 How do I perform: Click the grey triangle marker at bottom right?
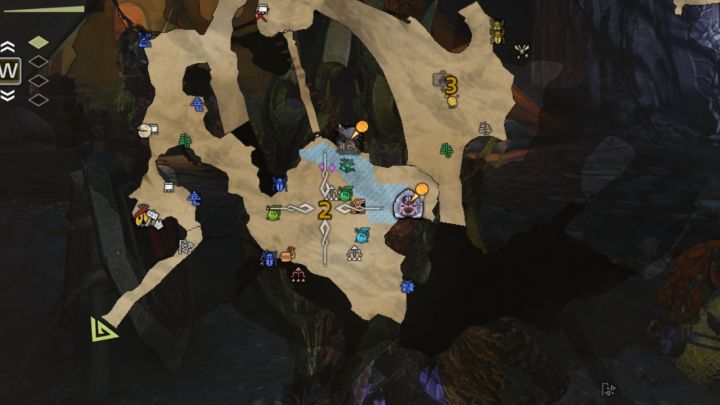pyautogui.click(x=608, y=389)
